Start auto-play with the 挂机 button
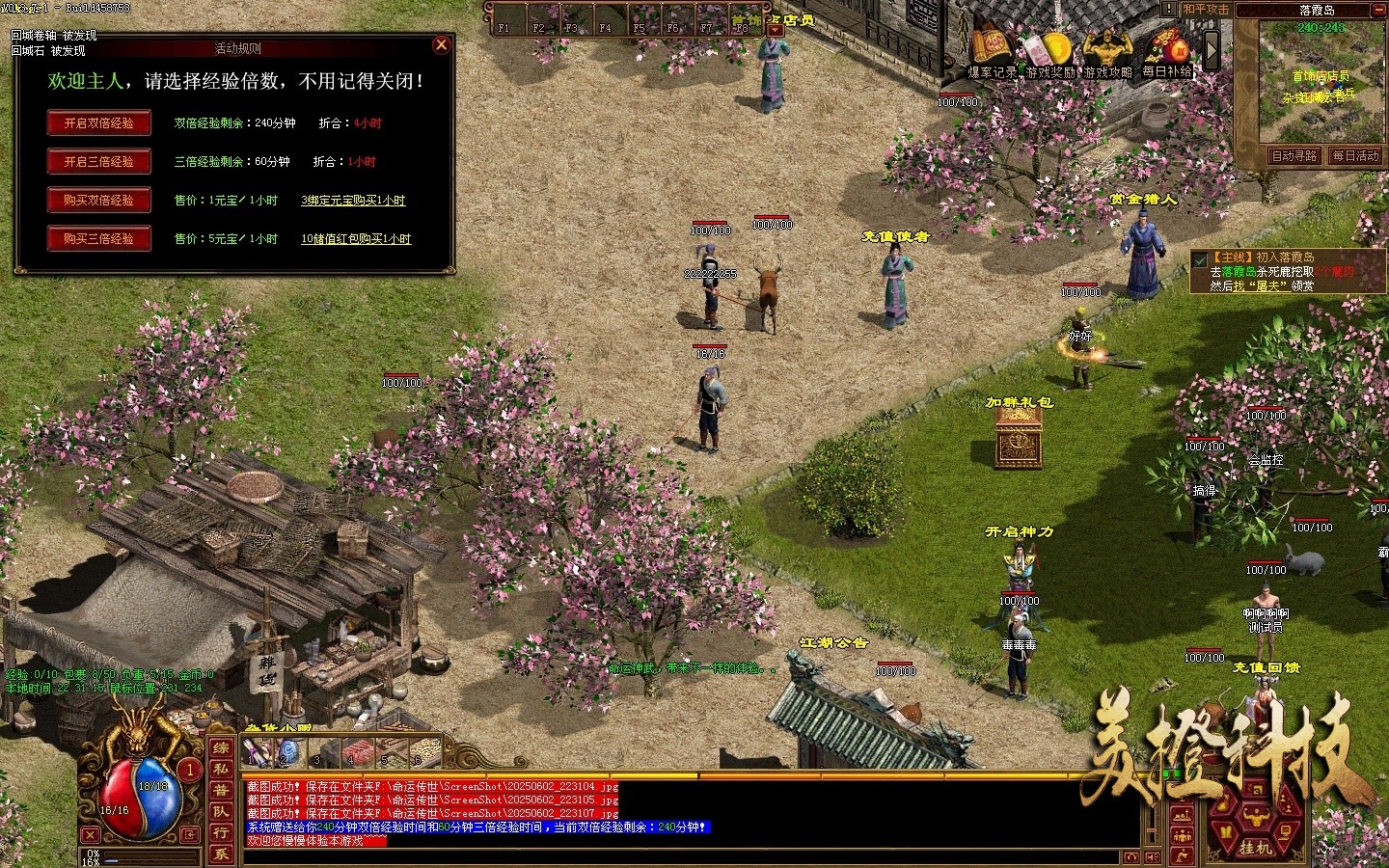 (1255, 848)
